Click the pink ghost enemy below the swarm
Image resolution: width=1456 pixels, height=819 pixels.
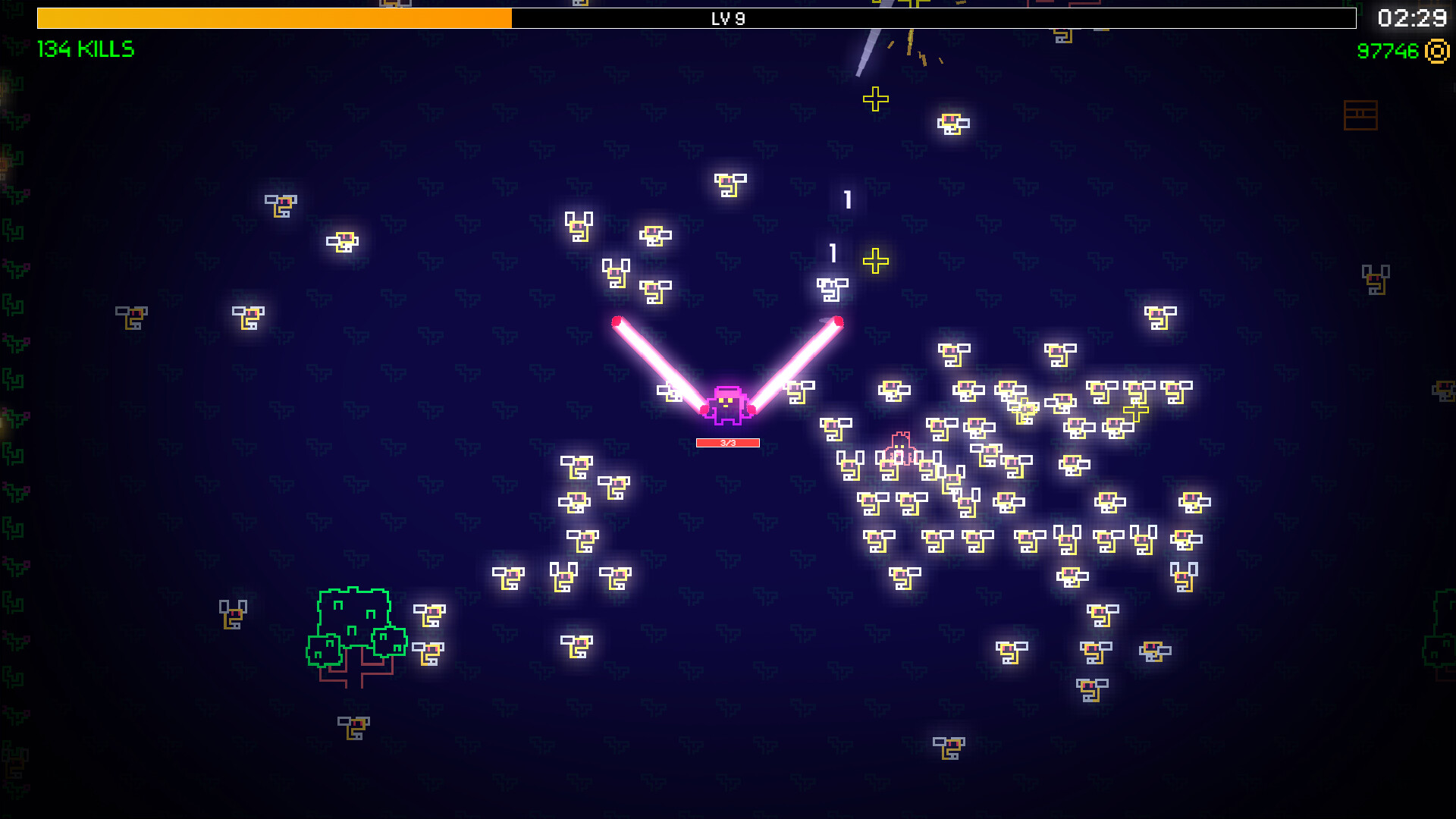tap(902, 447)
